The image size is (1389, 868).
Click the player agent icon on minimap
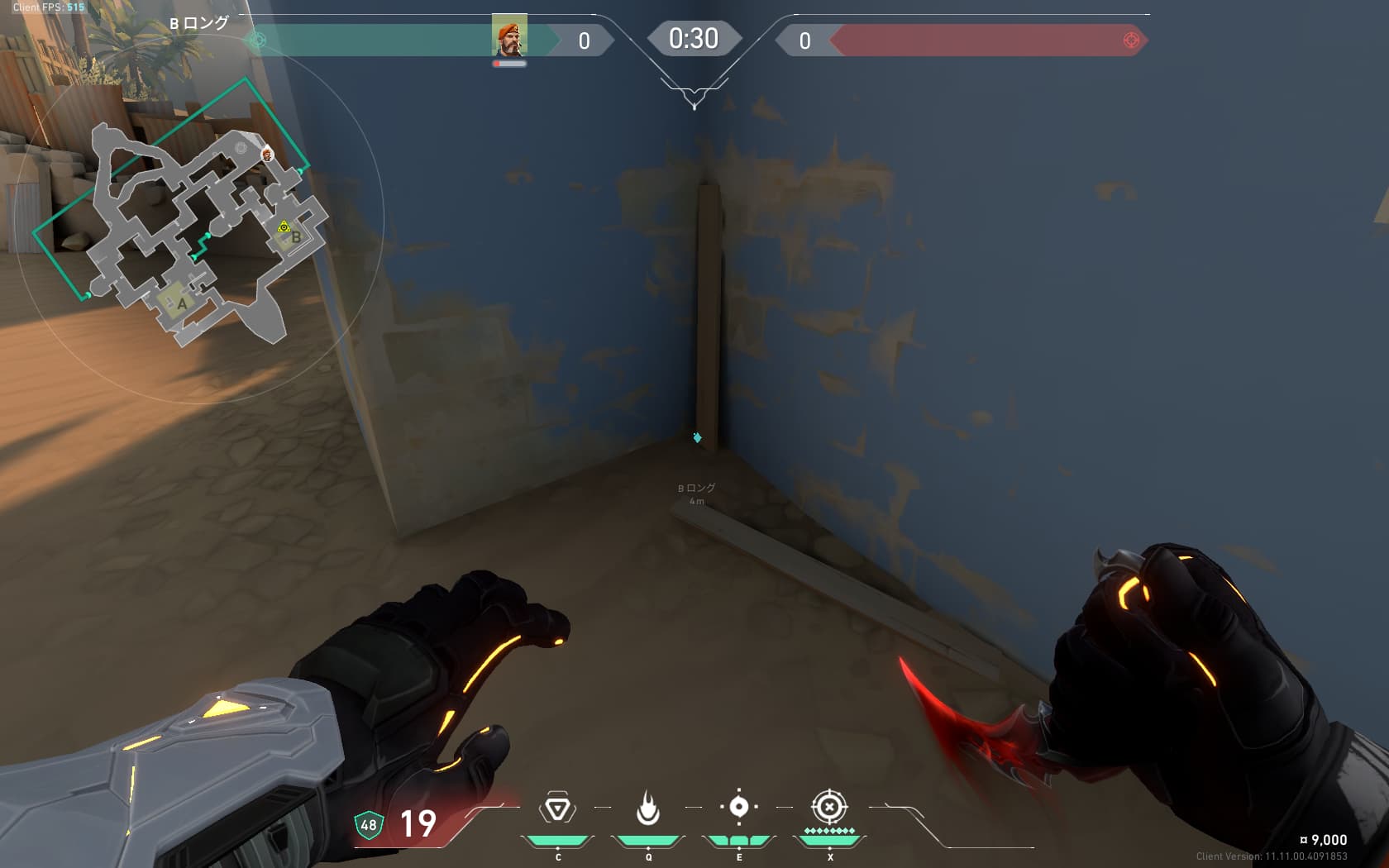click(267, 154)
